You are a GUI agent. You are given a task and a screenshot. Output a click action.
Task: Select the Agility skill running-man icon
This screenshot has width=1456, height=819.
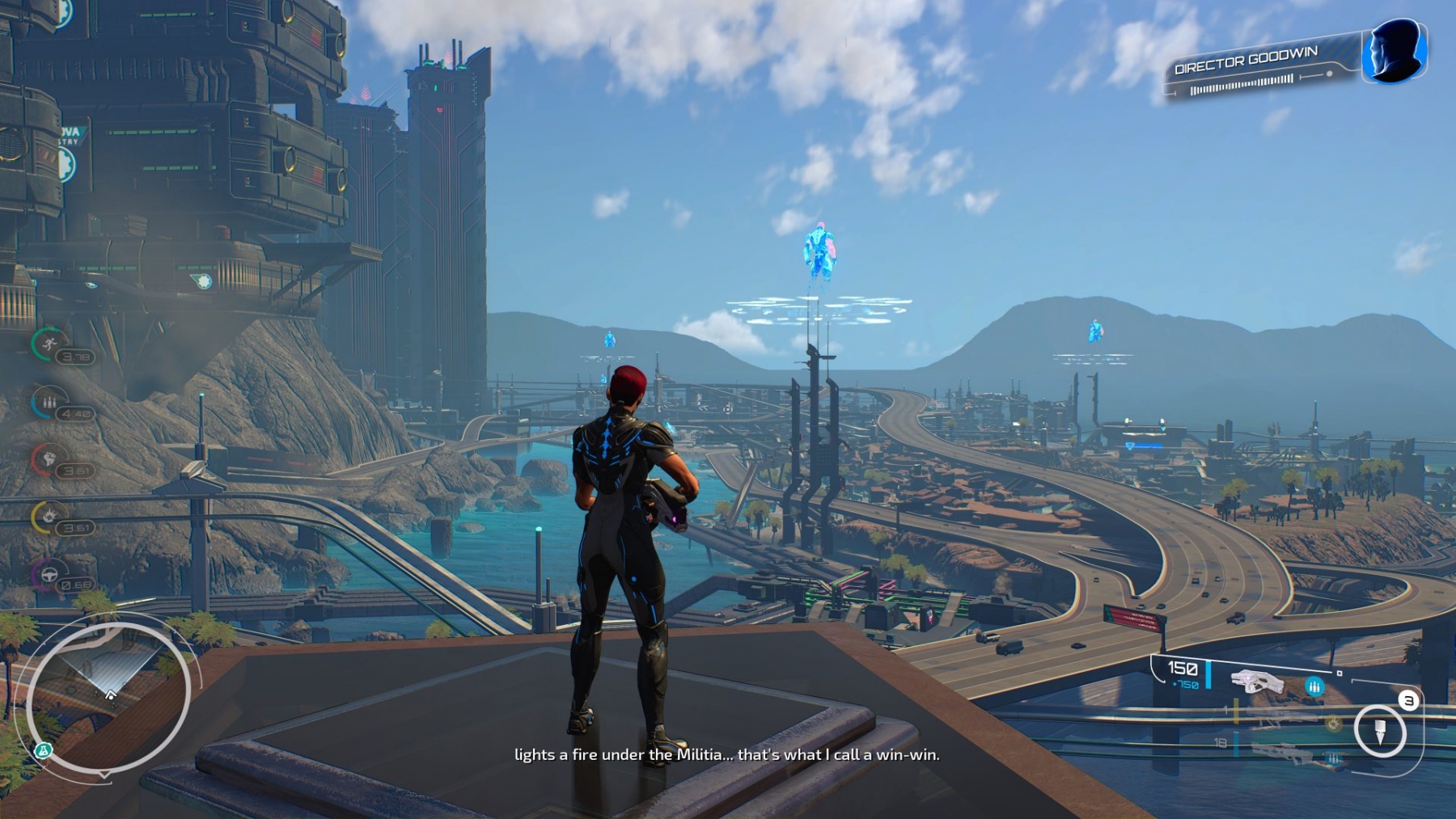49,344
